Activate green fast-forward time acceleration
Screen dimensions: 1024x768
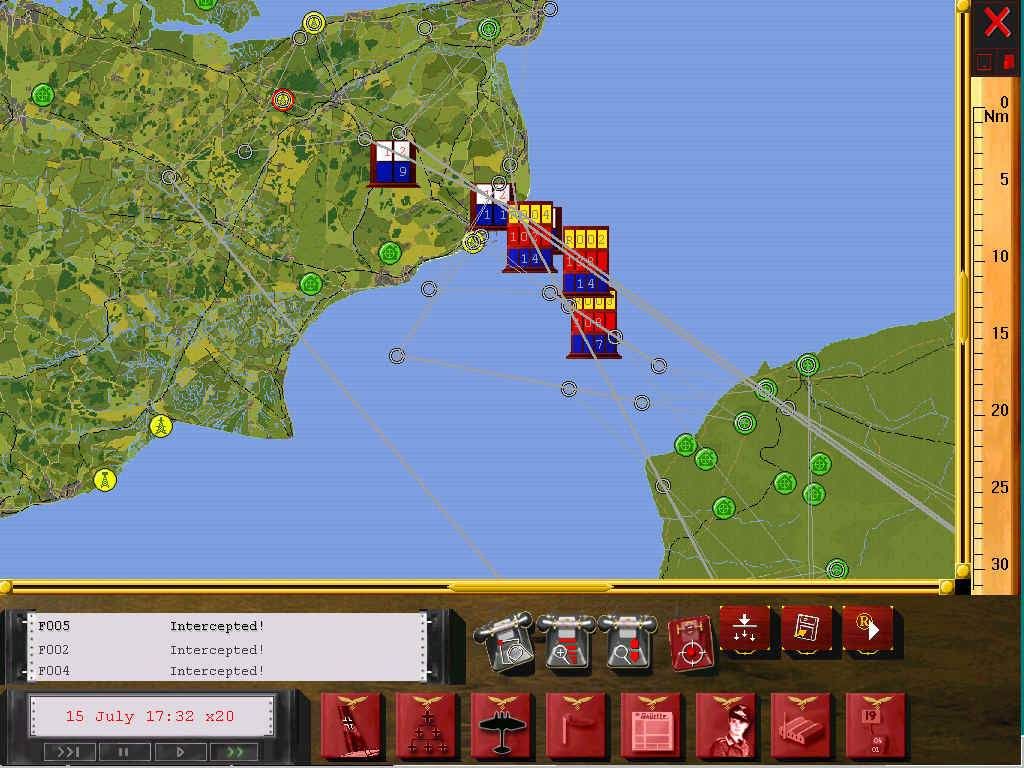(235, 751)
